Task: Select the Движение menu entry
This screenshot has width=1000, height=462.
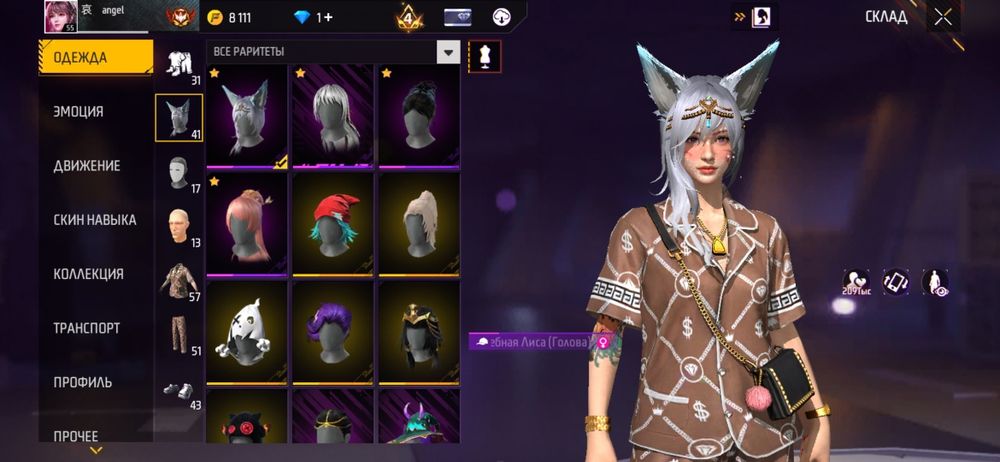Action: [x=86, y=166]
